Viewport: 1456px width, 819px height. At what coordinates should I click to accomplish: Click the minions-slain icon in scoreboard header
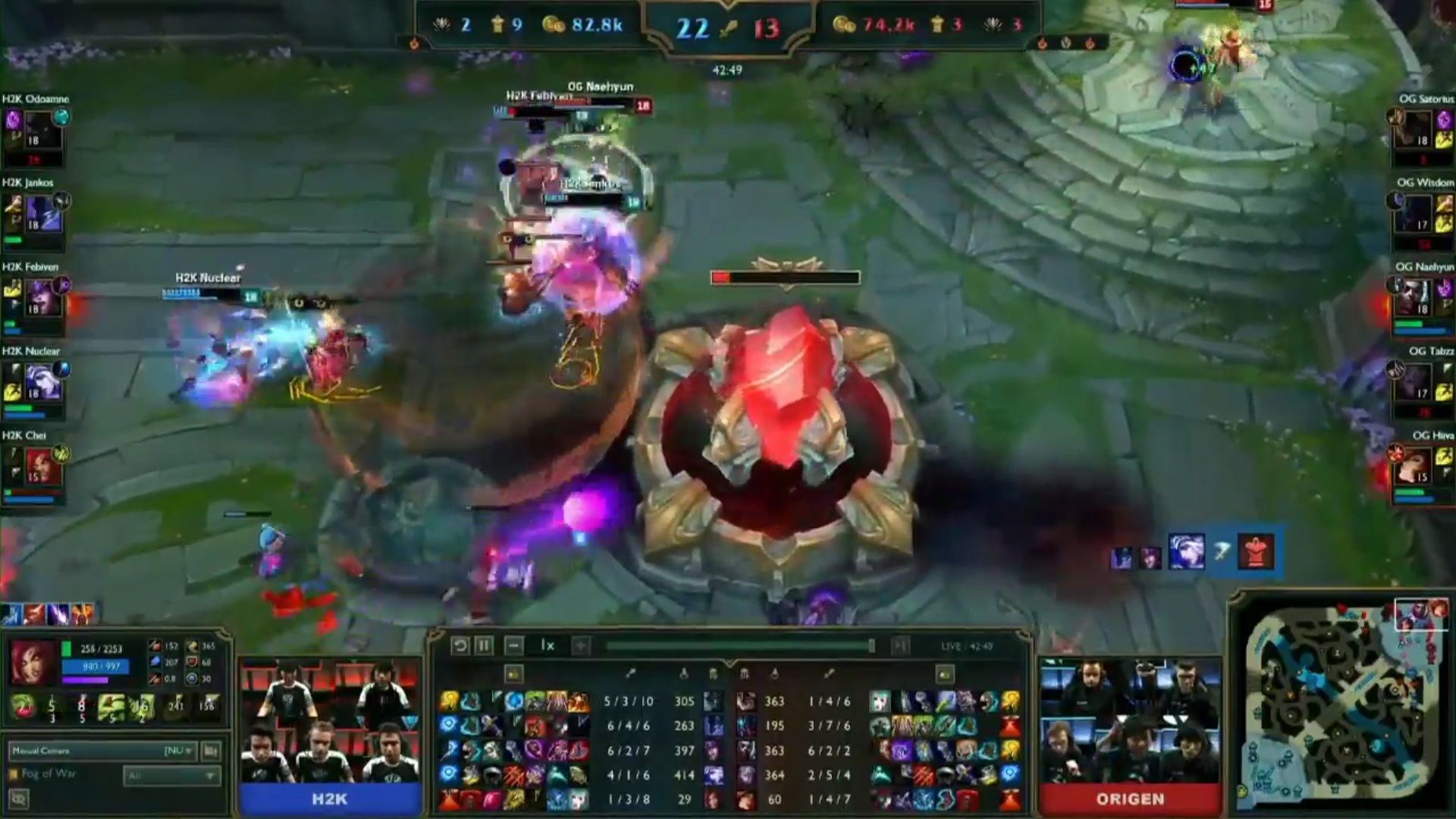point(685,673)
